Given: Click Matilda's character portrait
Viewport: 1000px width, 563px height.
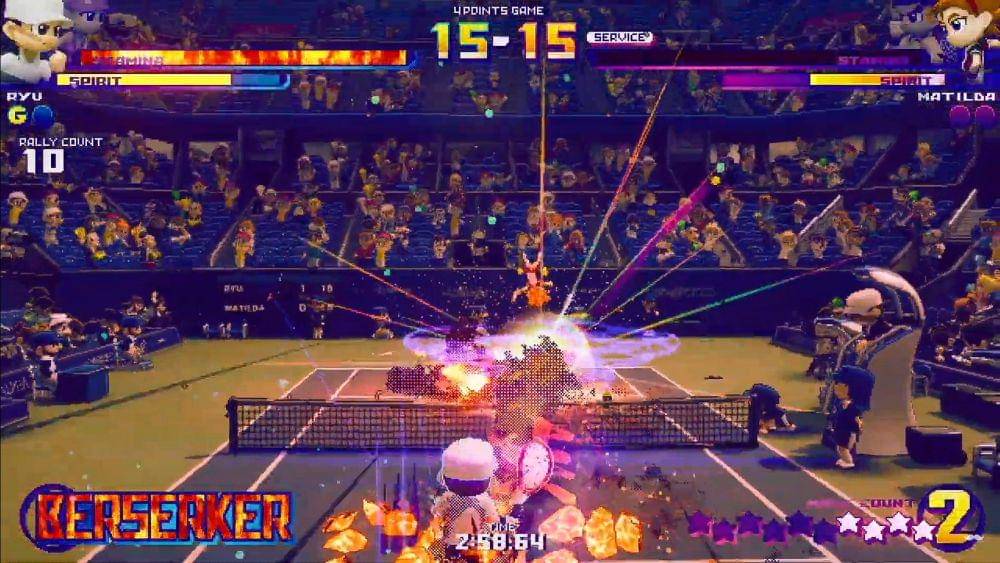Looking at the screenshot, I should (964, 38).
